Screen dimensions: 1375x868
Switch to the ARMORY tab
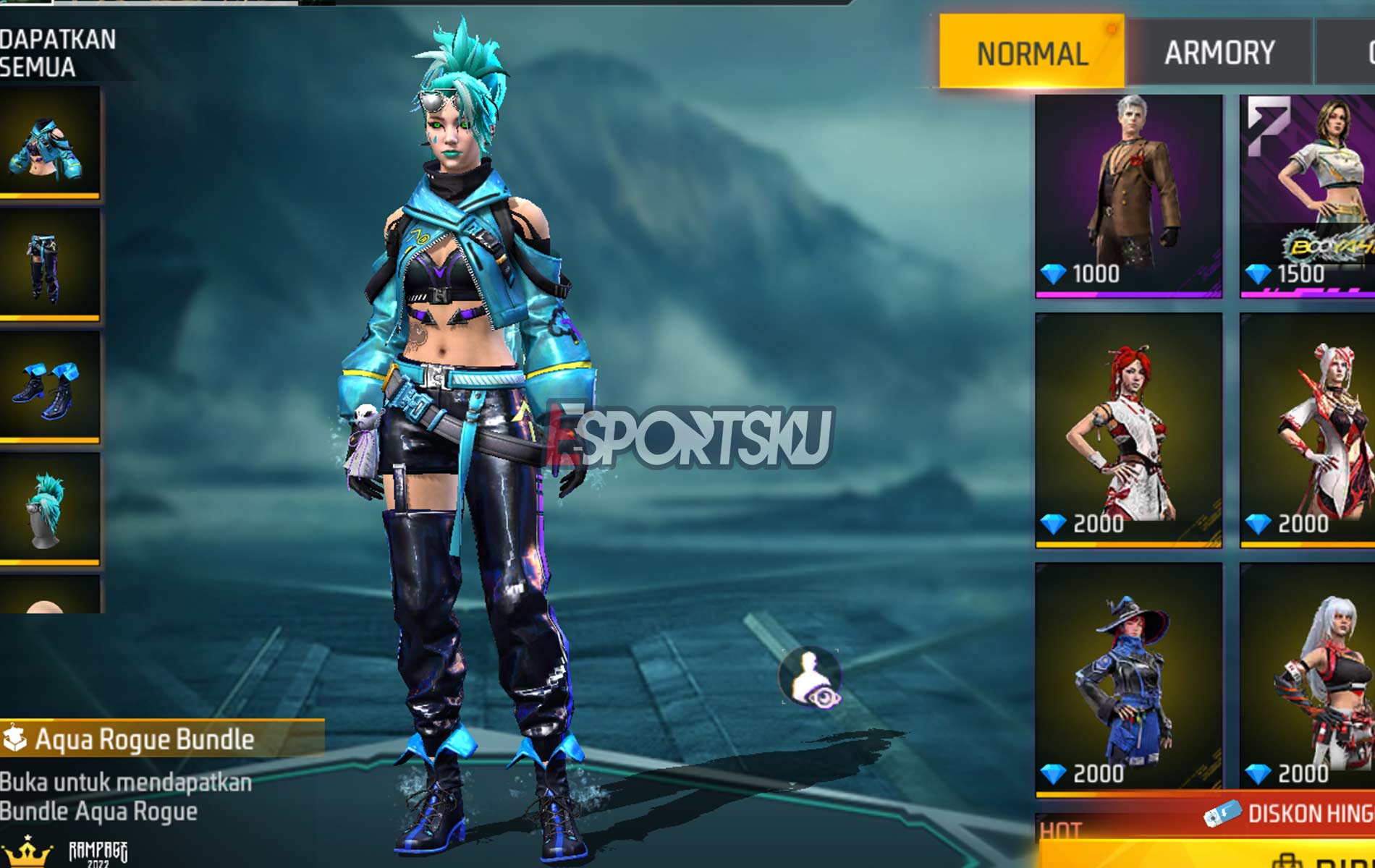click(1218, 52)
